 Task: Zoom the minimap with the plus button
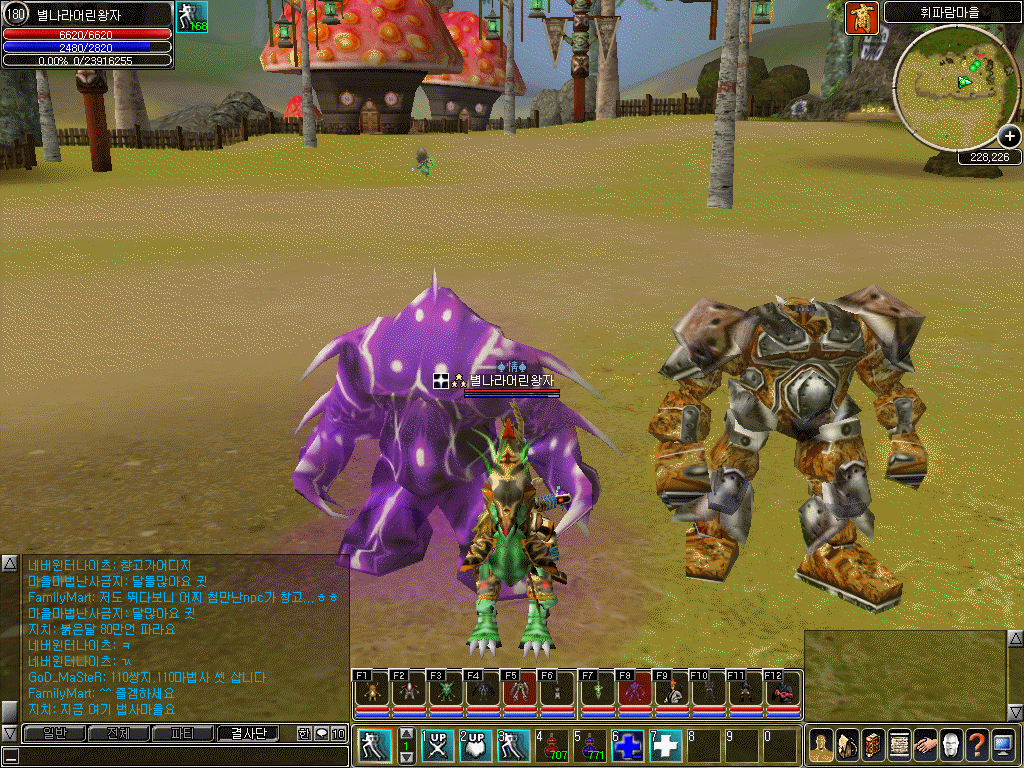click(1009, 138)
